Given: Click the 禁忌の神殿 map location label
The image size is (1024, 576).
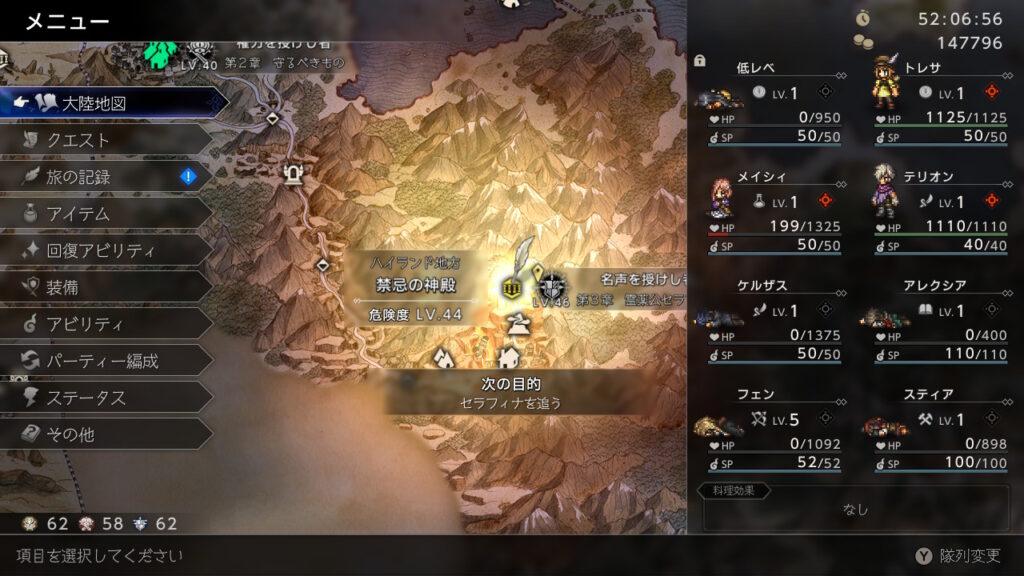Looking at the screenshot, I should [418, 286].
